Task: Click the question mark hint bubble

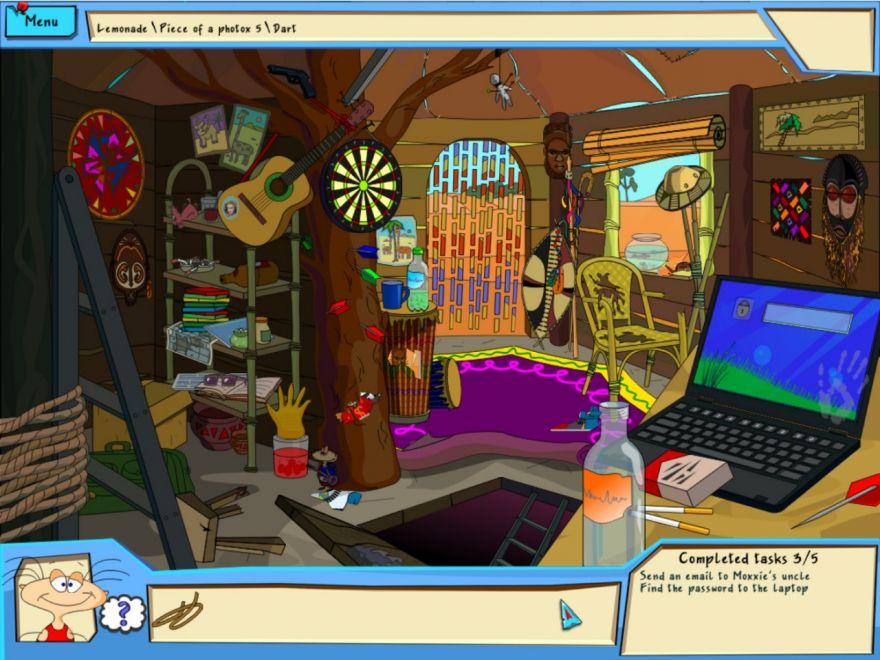Action: (x=123, y=612)
